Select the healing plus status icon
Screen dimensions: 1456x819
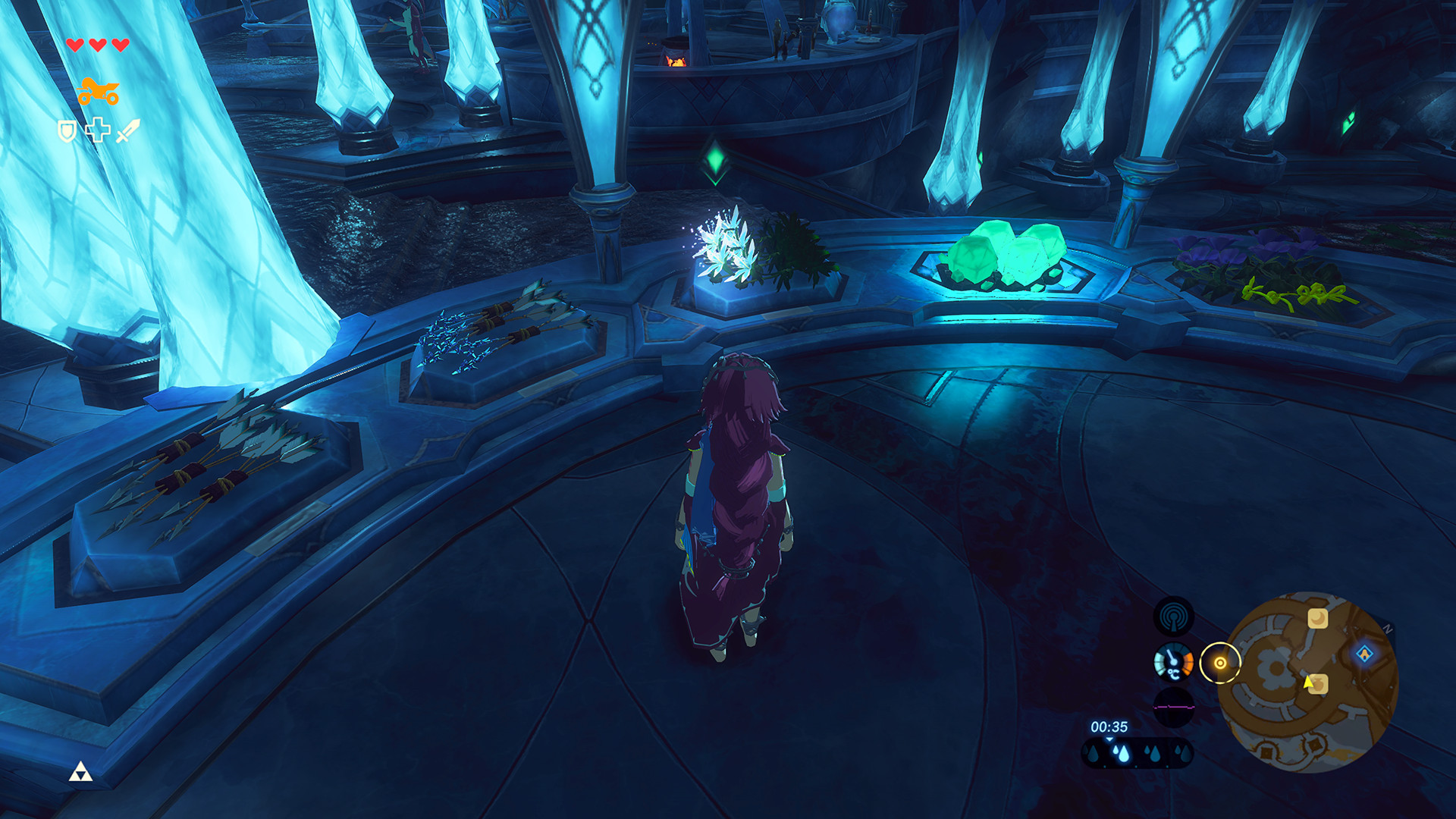(x=98, y=130)
